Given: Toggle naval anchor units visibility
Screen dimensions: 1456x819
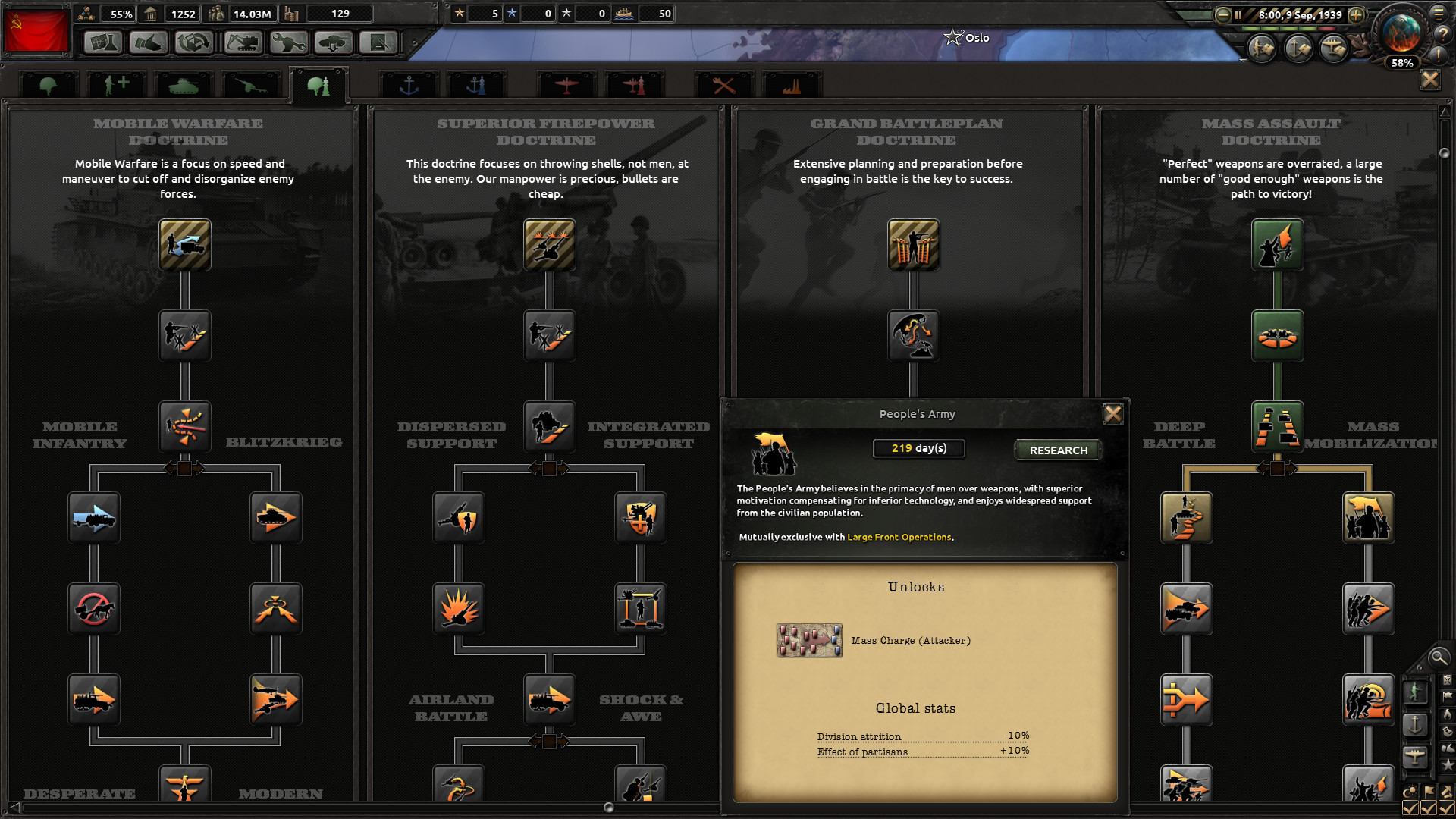Looking at the screenshot, I should click(x=1414, y=724).
